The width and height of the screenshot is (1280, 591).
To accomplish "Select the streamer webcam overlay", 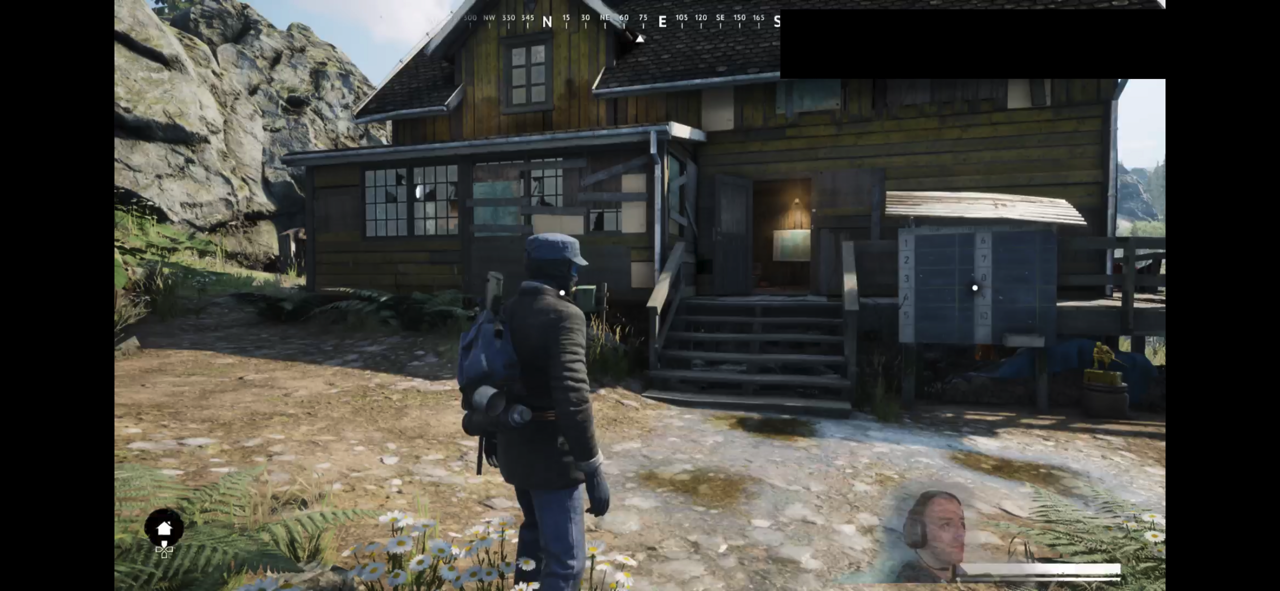I will 929,537.
